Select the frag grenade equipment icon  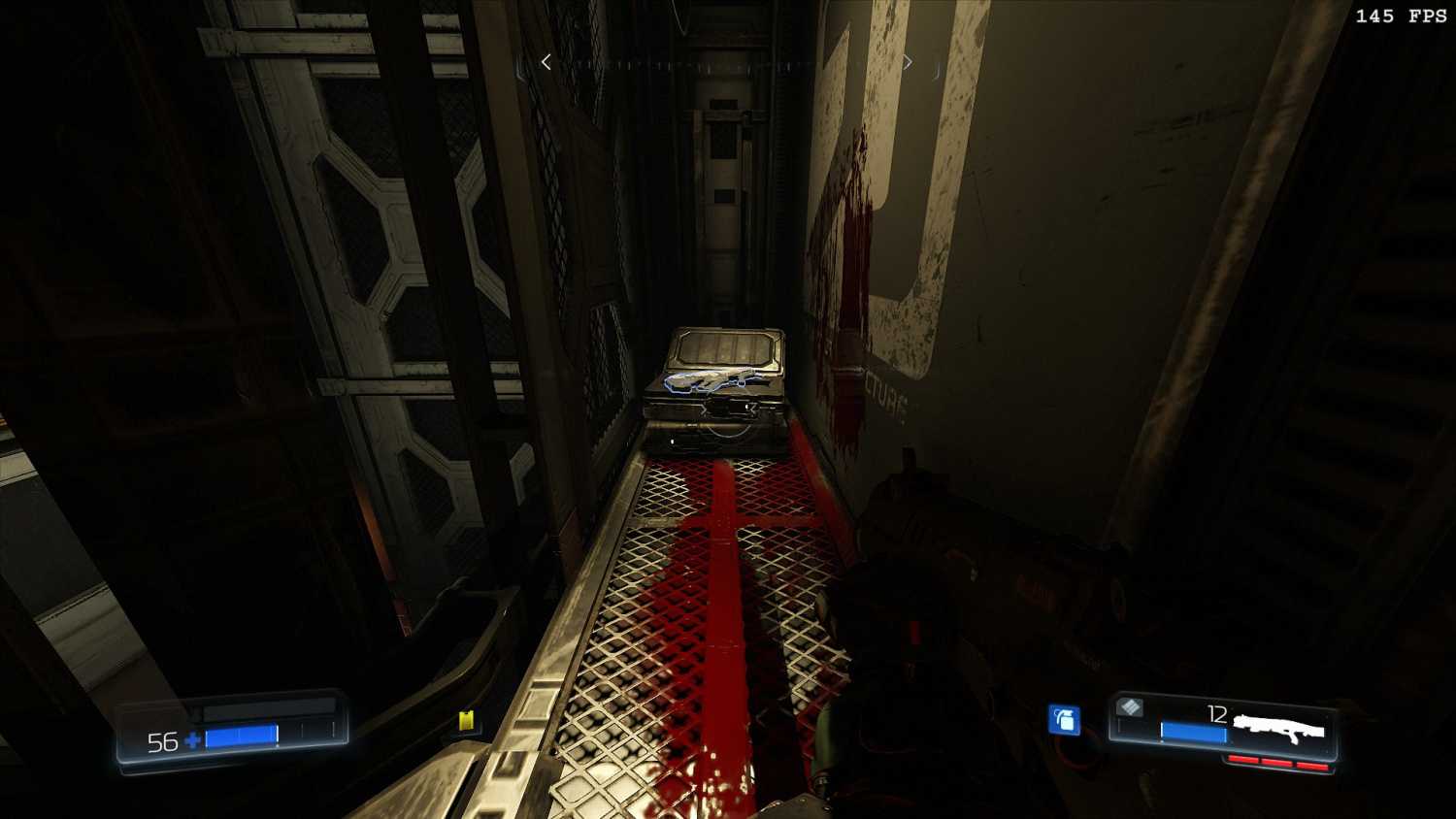(x=1065, y=719)
